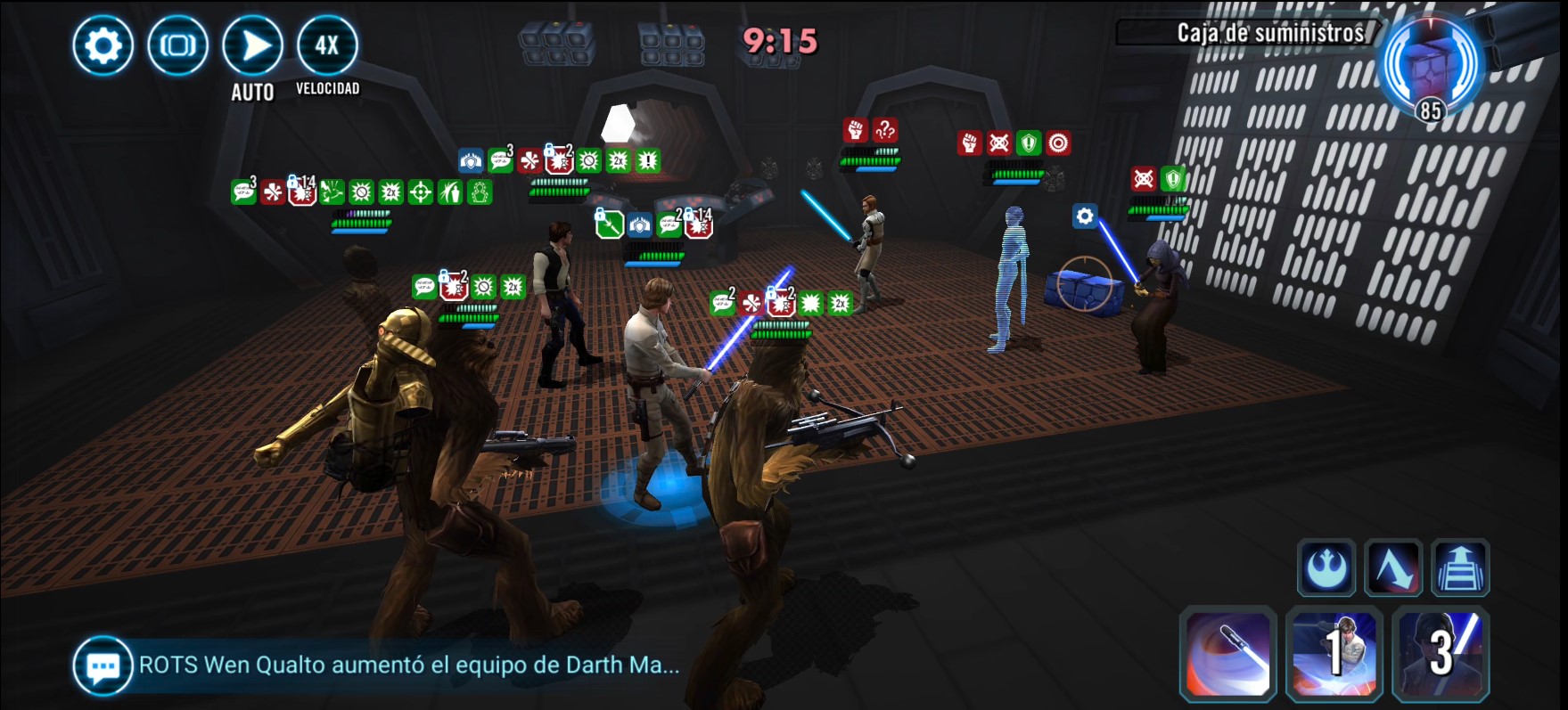Screen dimensions: 1568x710
Task: Enable AUTO battle play
Action: pyautogui.click(x=253, y=45)
